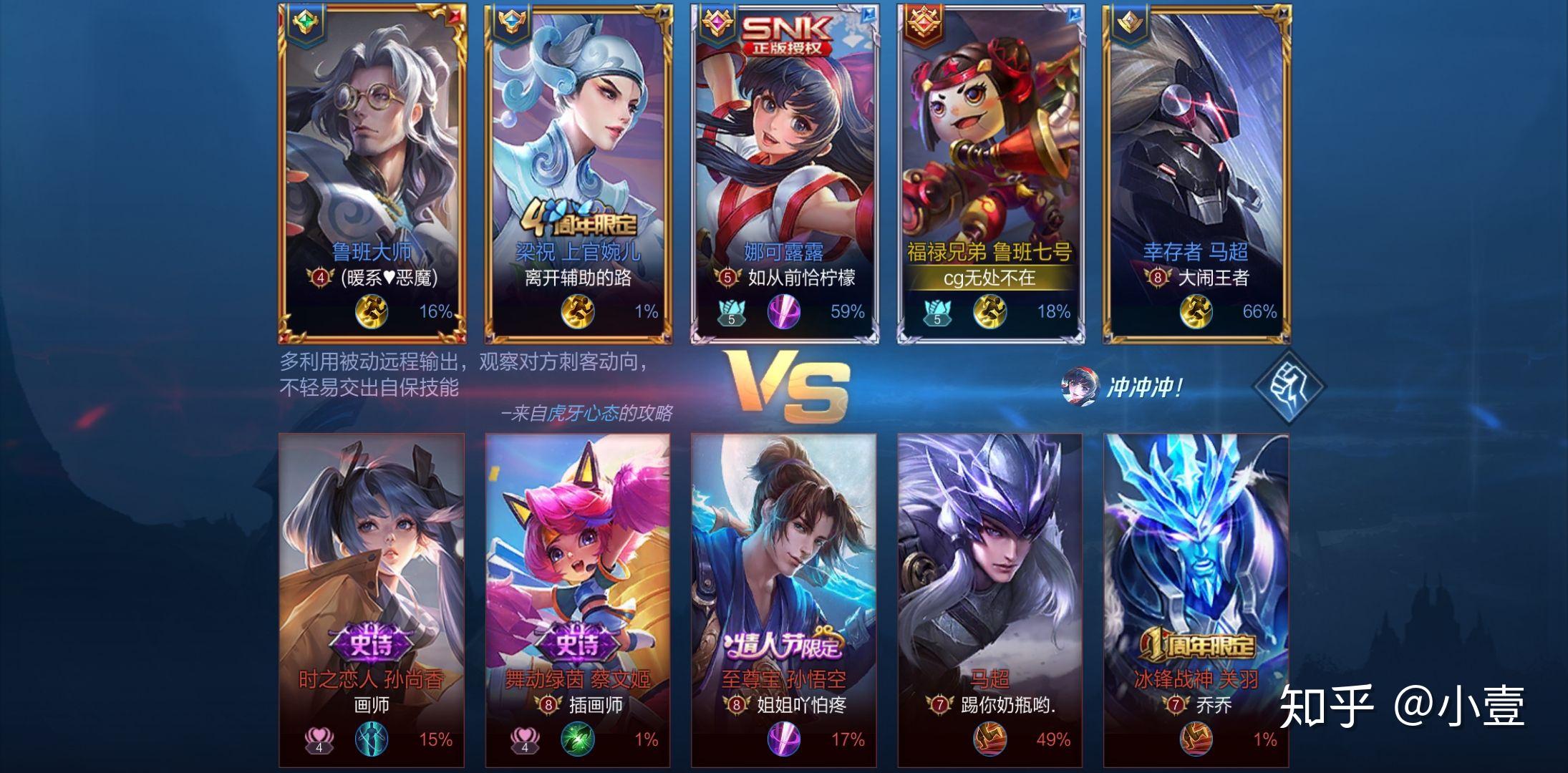Tap the fist cheer button

tap(1289, 386)
